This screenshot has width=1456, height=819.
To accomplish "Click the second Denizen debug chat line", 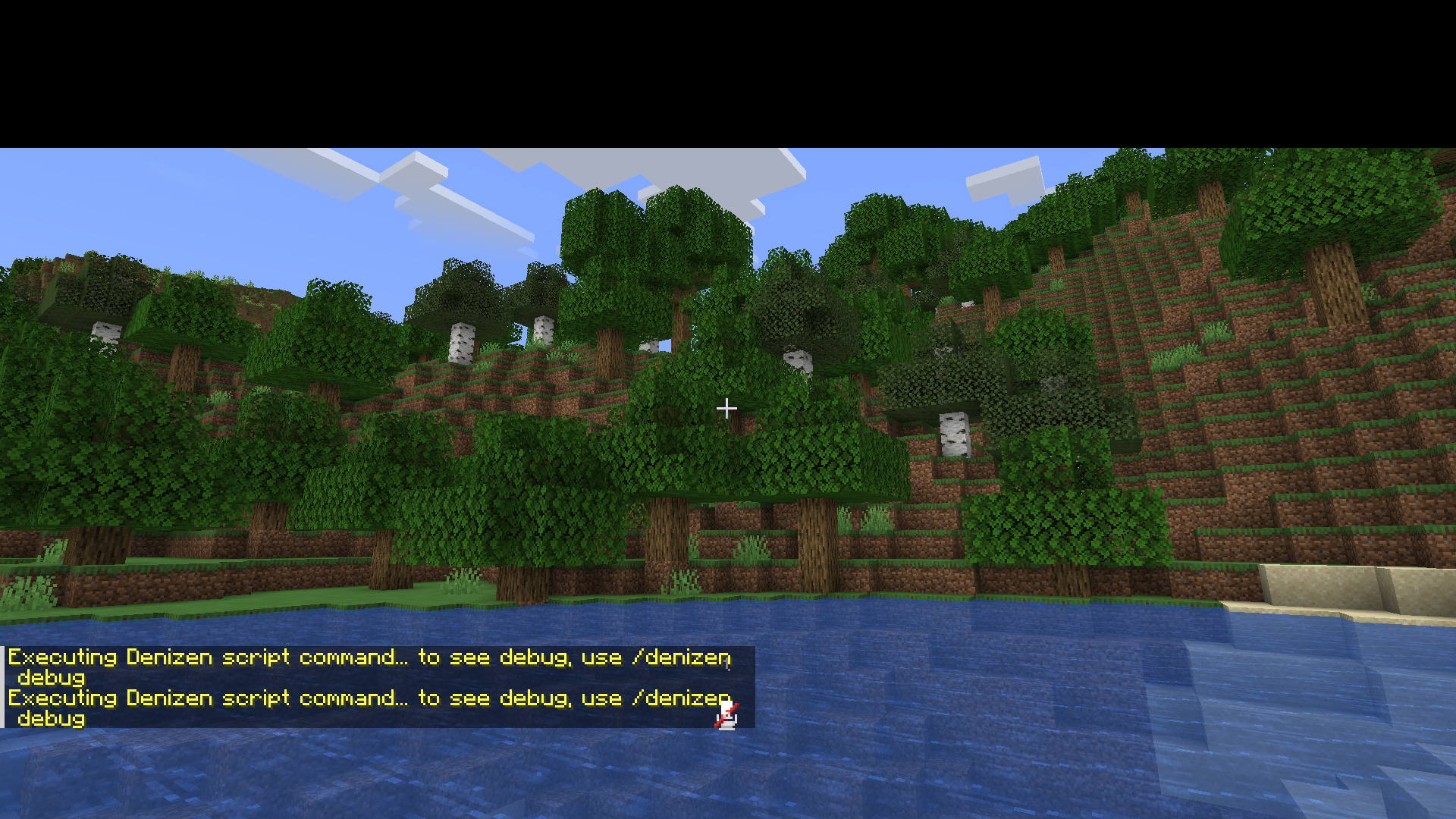I will point(303,698).
